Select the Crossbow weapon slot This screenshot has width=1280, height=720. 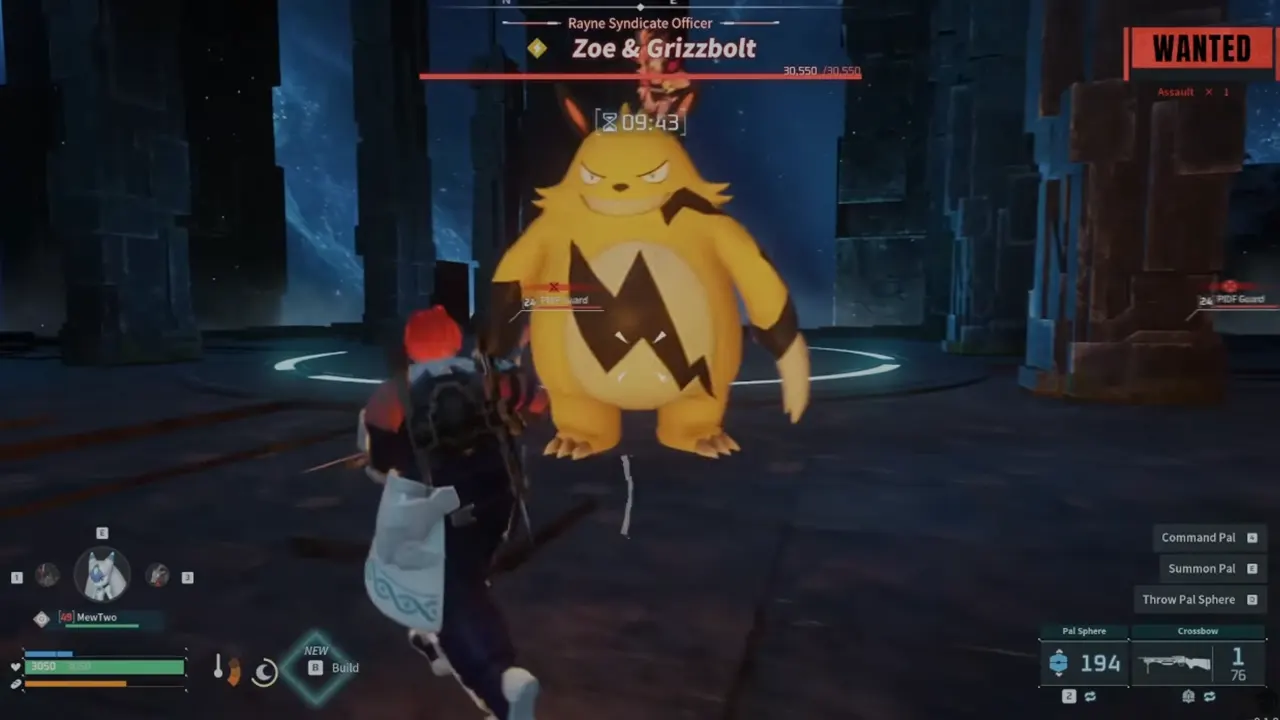point(1198,662)
